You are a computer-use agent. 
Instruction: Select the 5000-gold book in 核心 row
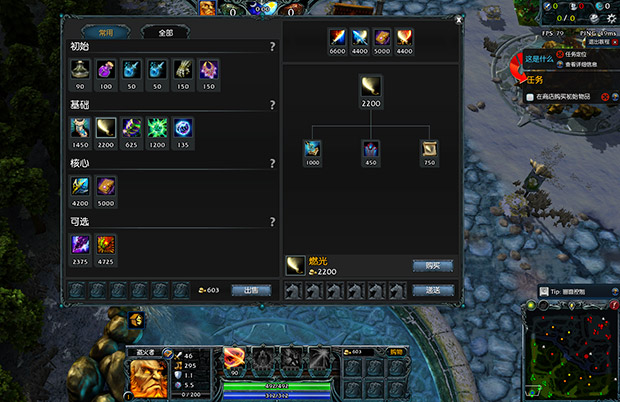(x=106, y=186)
